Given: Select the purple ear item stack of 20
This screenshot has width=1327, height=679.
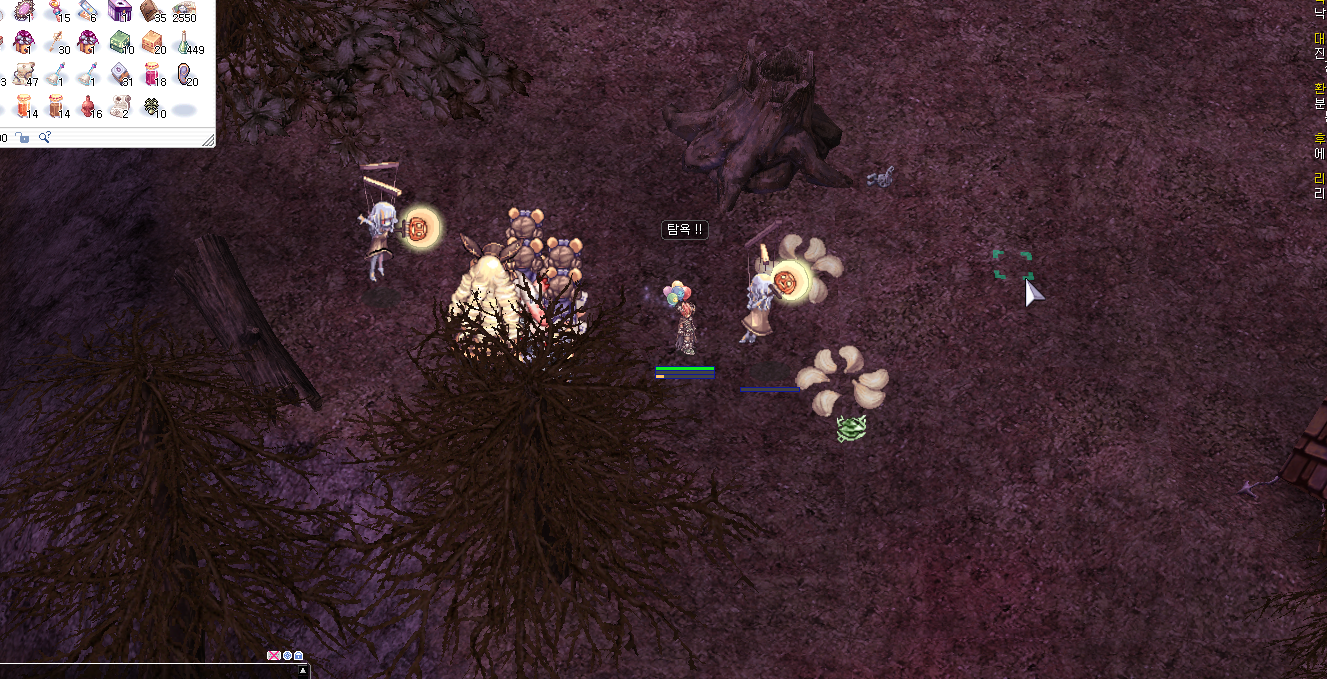Looking at the screenshot, I should 185,74.
